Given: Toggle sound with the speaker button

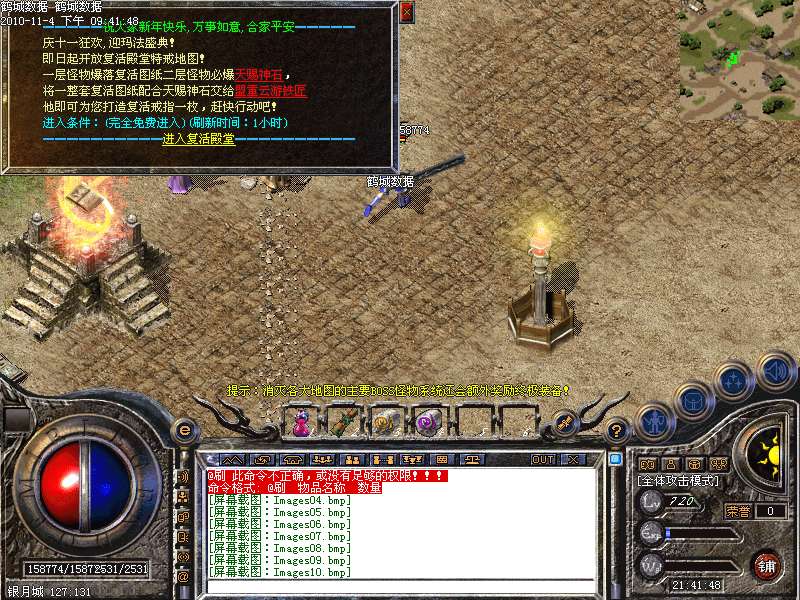Looking at the screenshot, I should pyautogui.click(x=774, y=370).
